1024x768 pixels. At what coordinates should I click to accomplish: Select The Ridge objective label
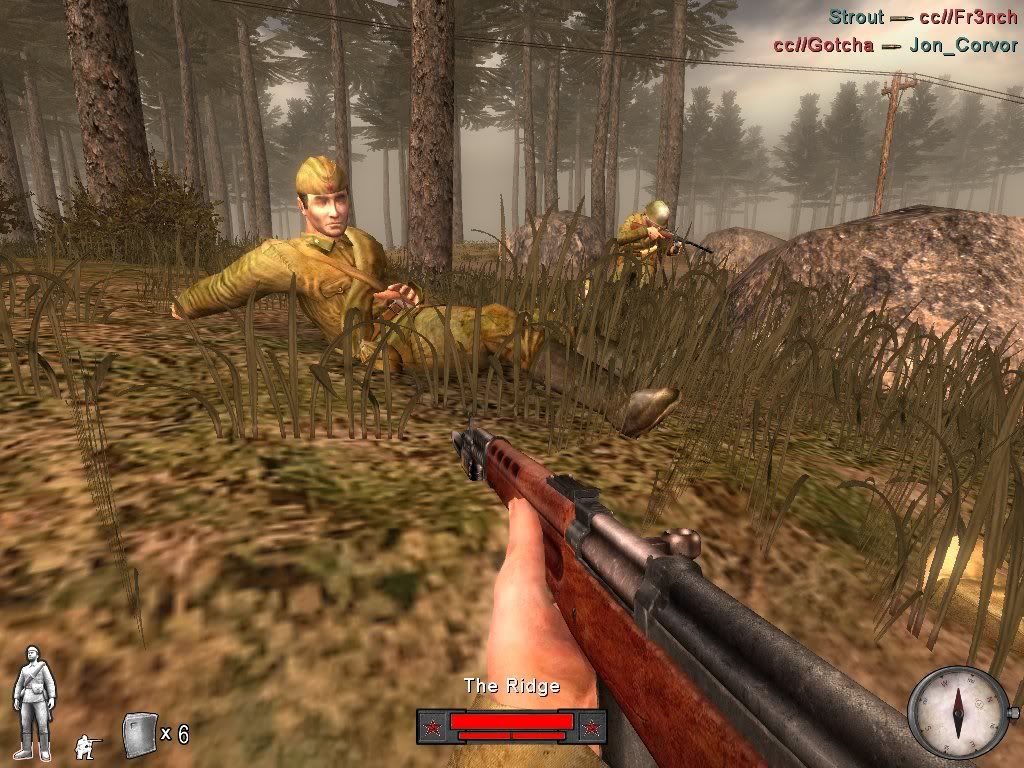(511, 686)
